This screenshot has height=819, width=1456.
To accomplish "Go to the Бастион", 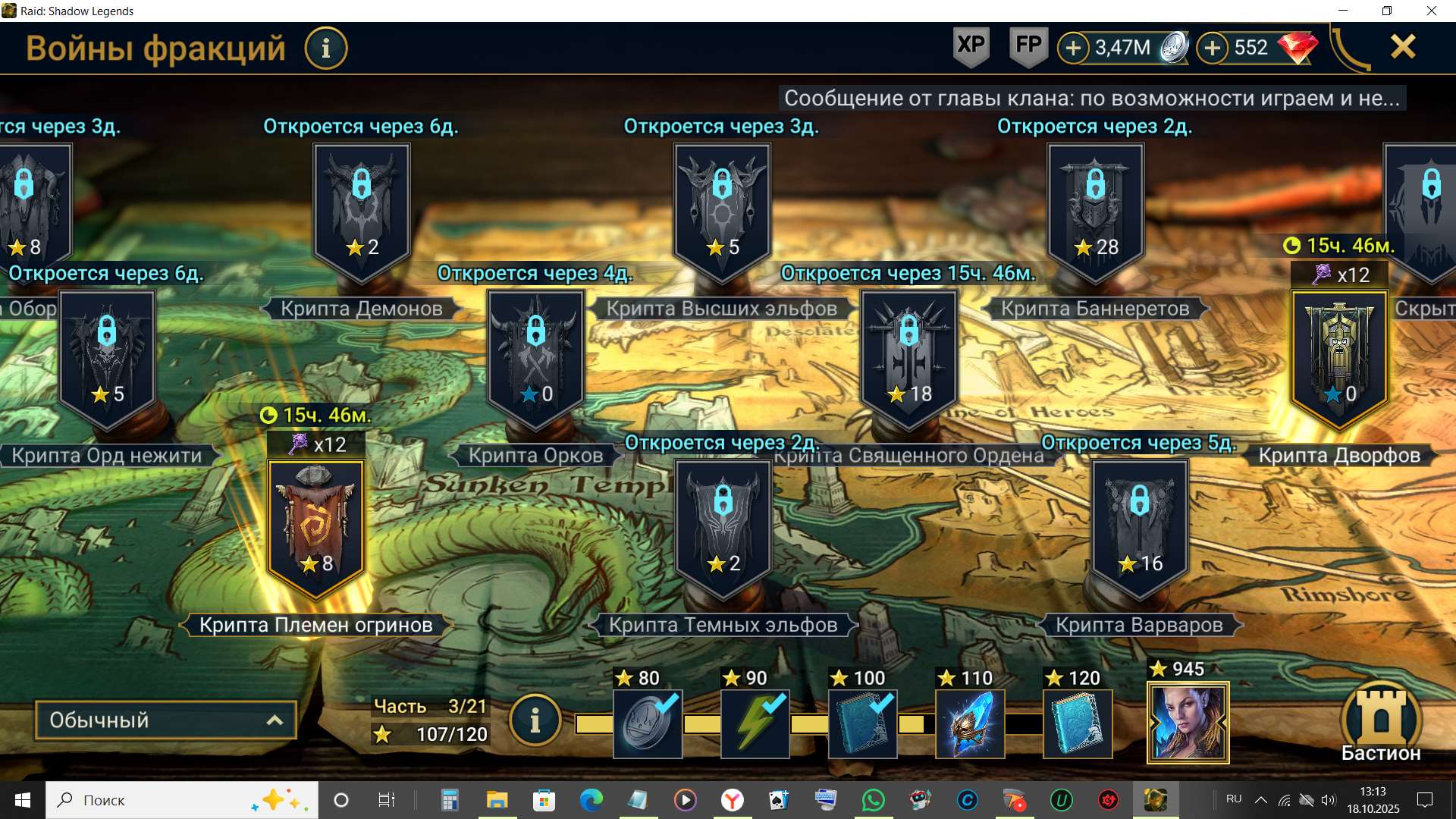I will pyautogui.click(x=1381, y=722).
